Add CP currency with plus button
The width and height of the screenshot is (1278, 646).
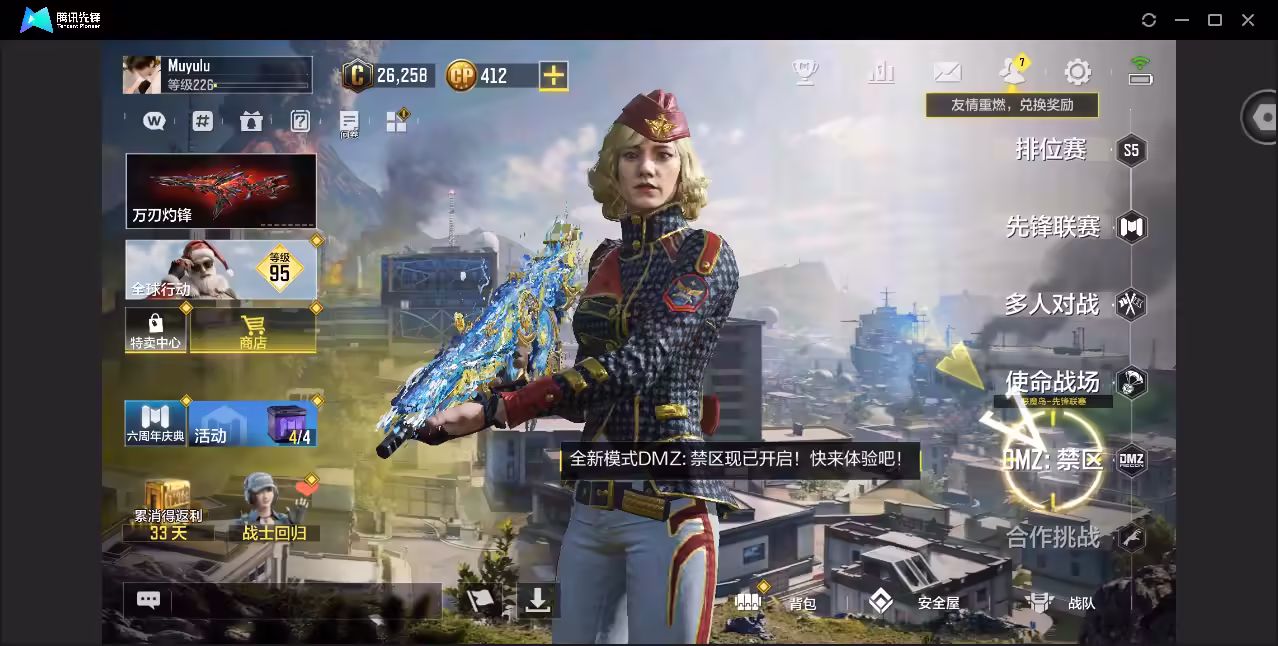553,75
